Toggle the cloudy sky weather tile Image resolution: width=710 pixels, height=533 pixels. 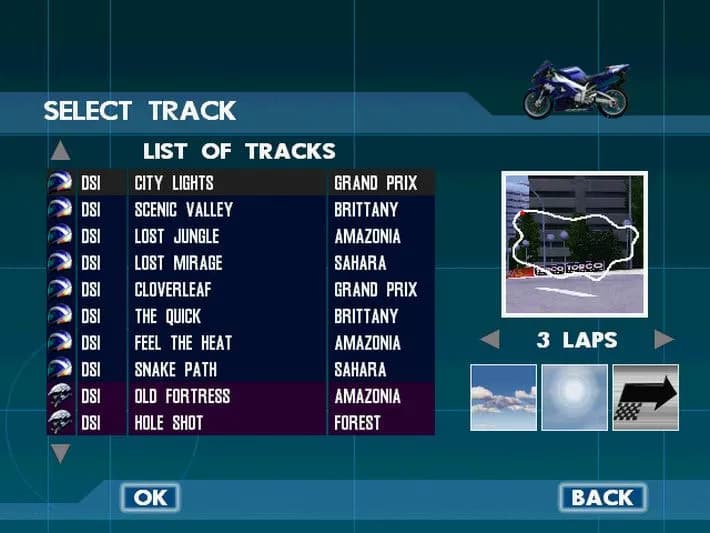click(504, 397)
